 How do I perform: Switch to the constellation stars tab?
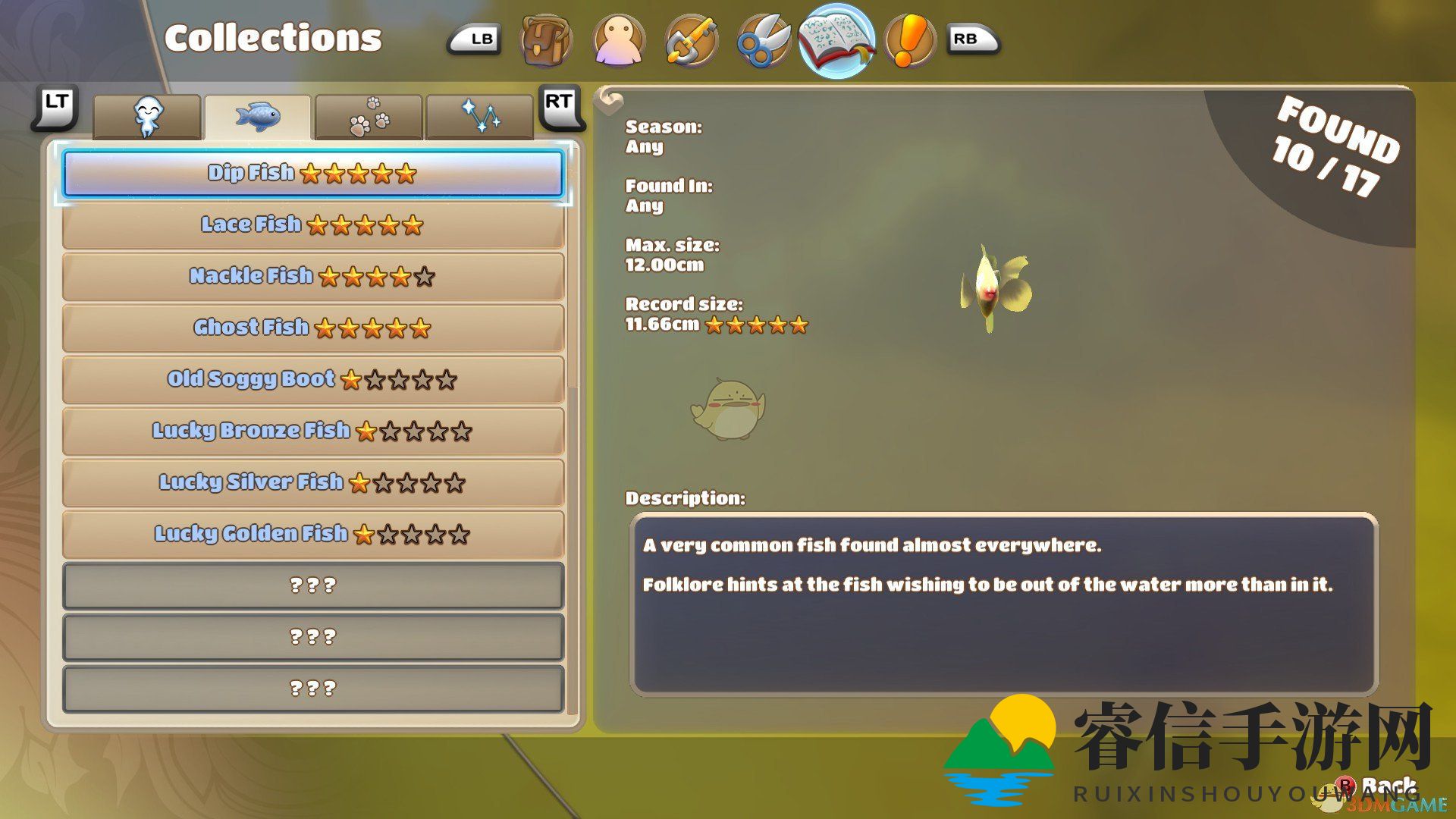(480, 118)
